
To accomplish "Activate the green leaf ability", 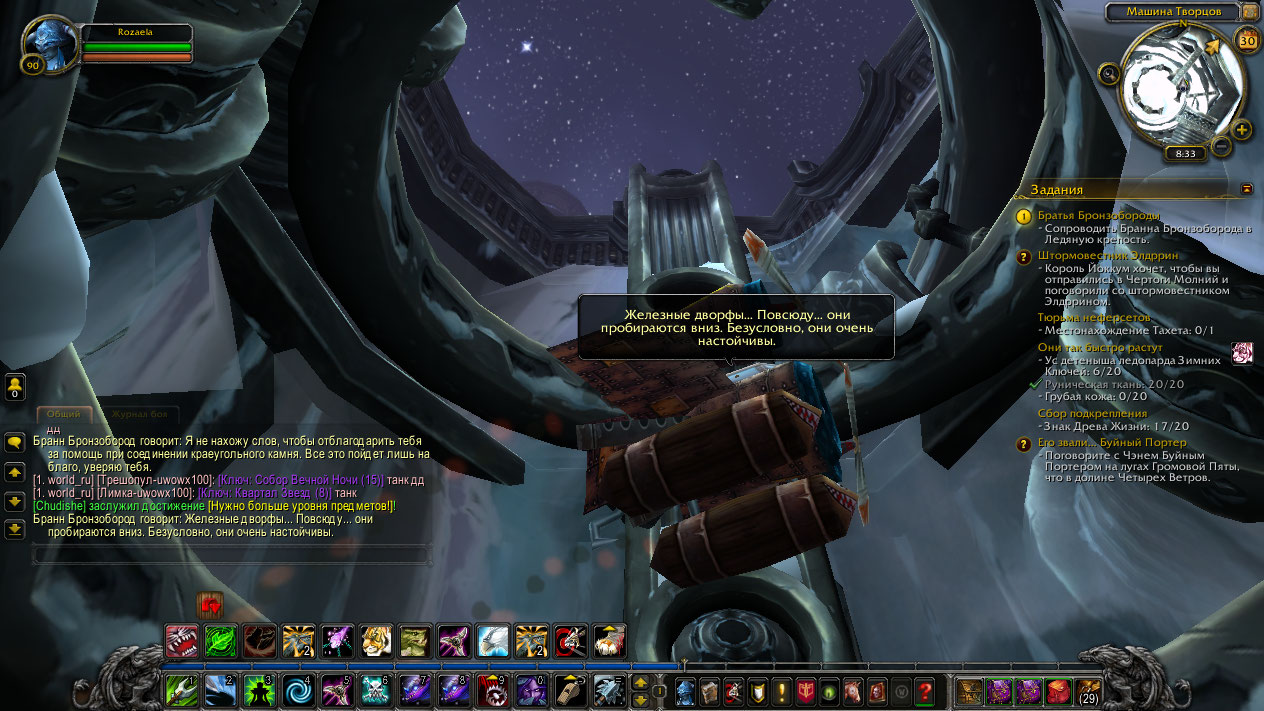I will tap(221, 640).
